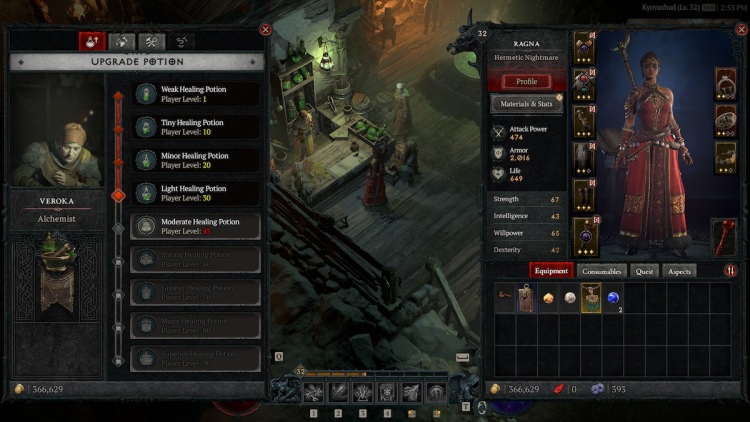This screenshot has width=750, height=422.
Task: Pick the Minor Healing Potion entry
Action: click(x=196, y=161)
